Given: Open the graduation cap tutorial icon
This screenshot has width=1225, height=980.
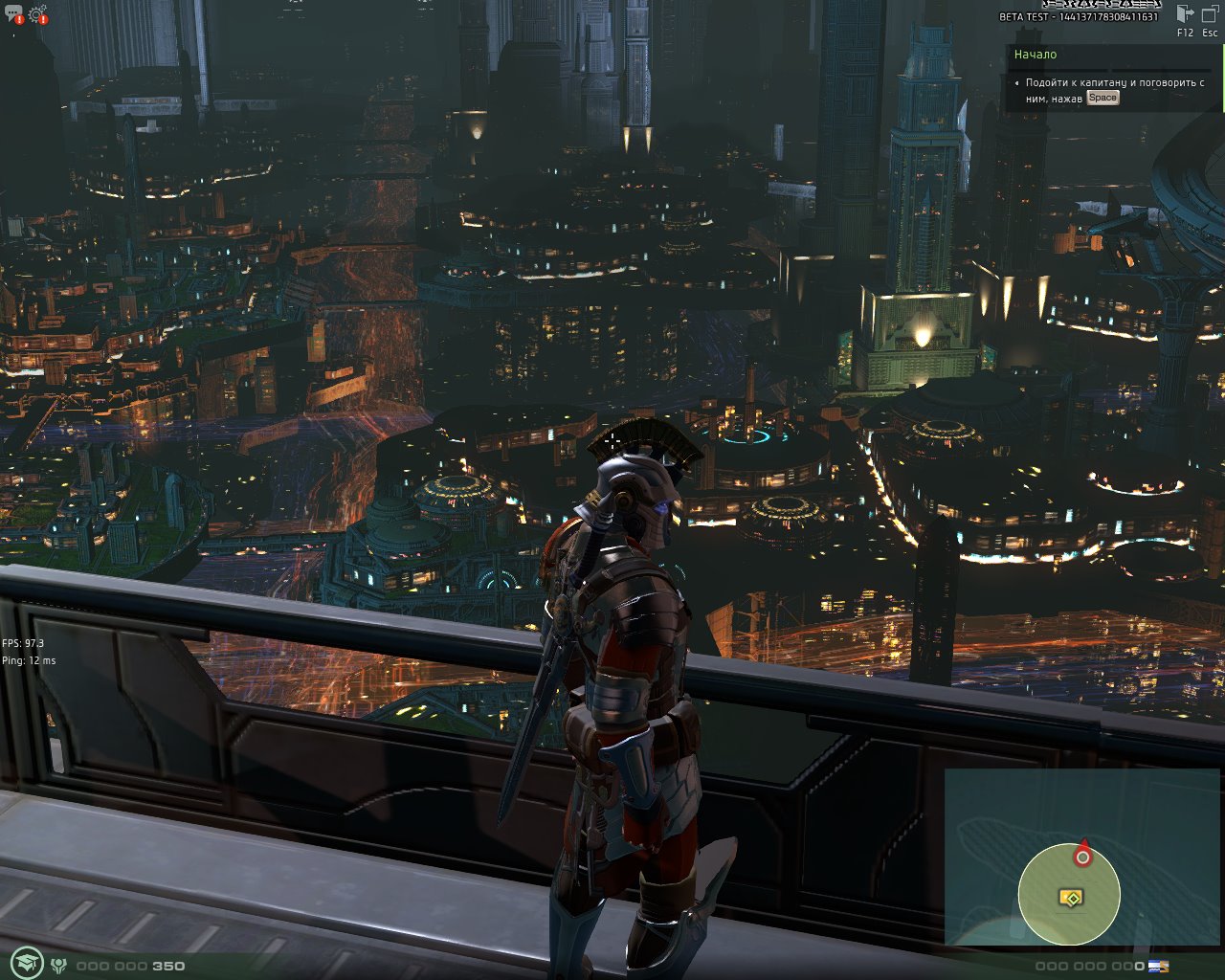Looking at the screenshot, I should 27,963.
